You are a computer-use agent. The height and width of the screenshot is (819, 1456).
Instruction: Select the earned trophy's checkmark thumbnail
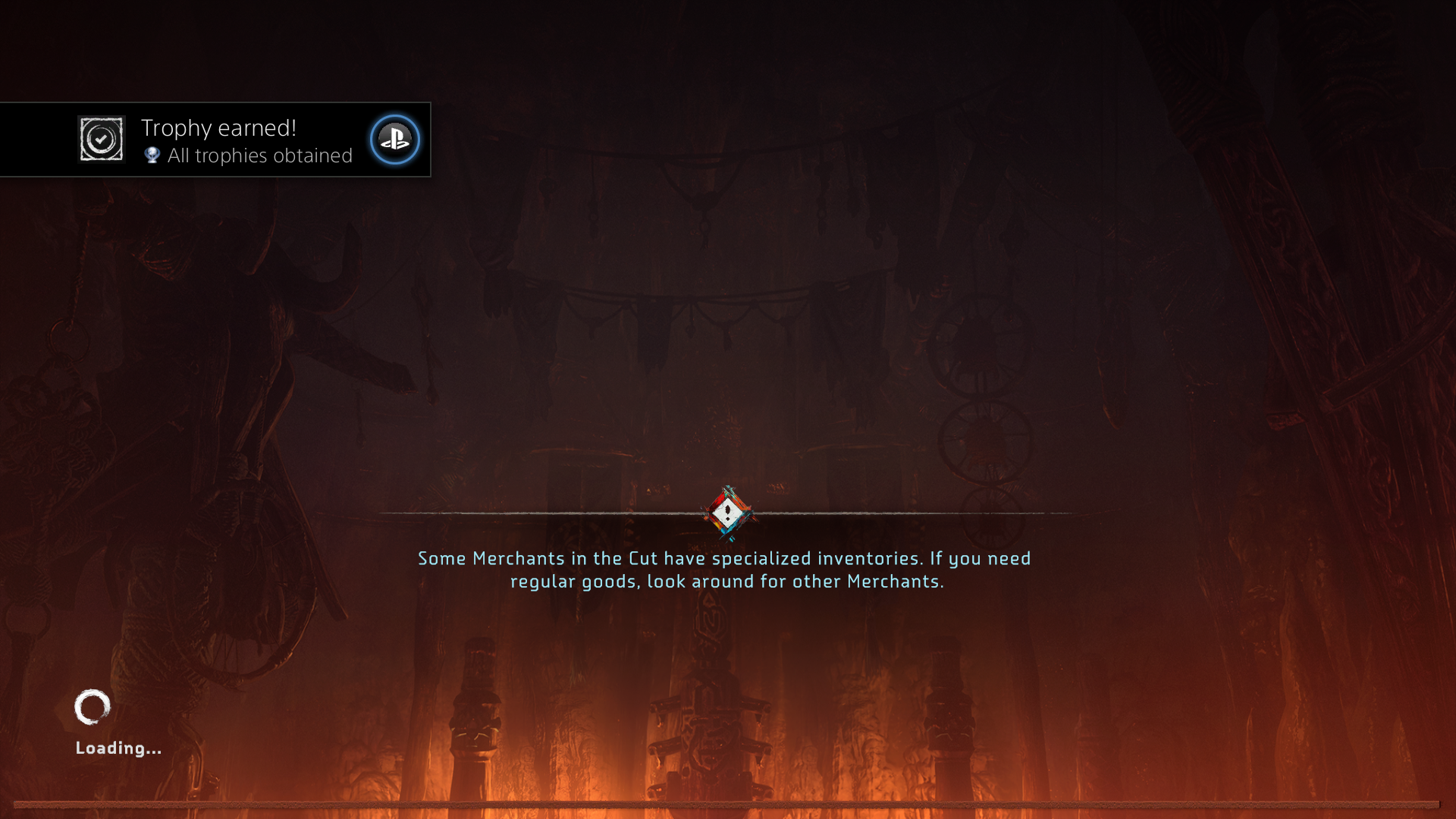(x=102, y=140)
